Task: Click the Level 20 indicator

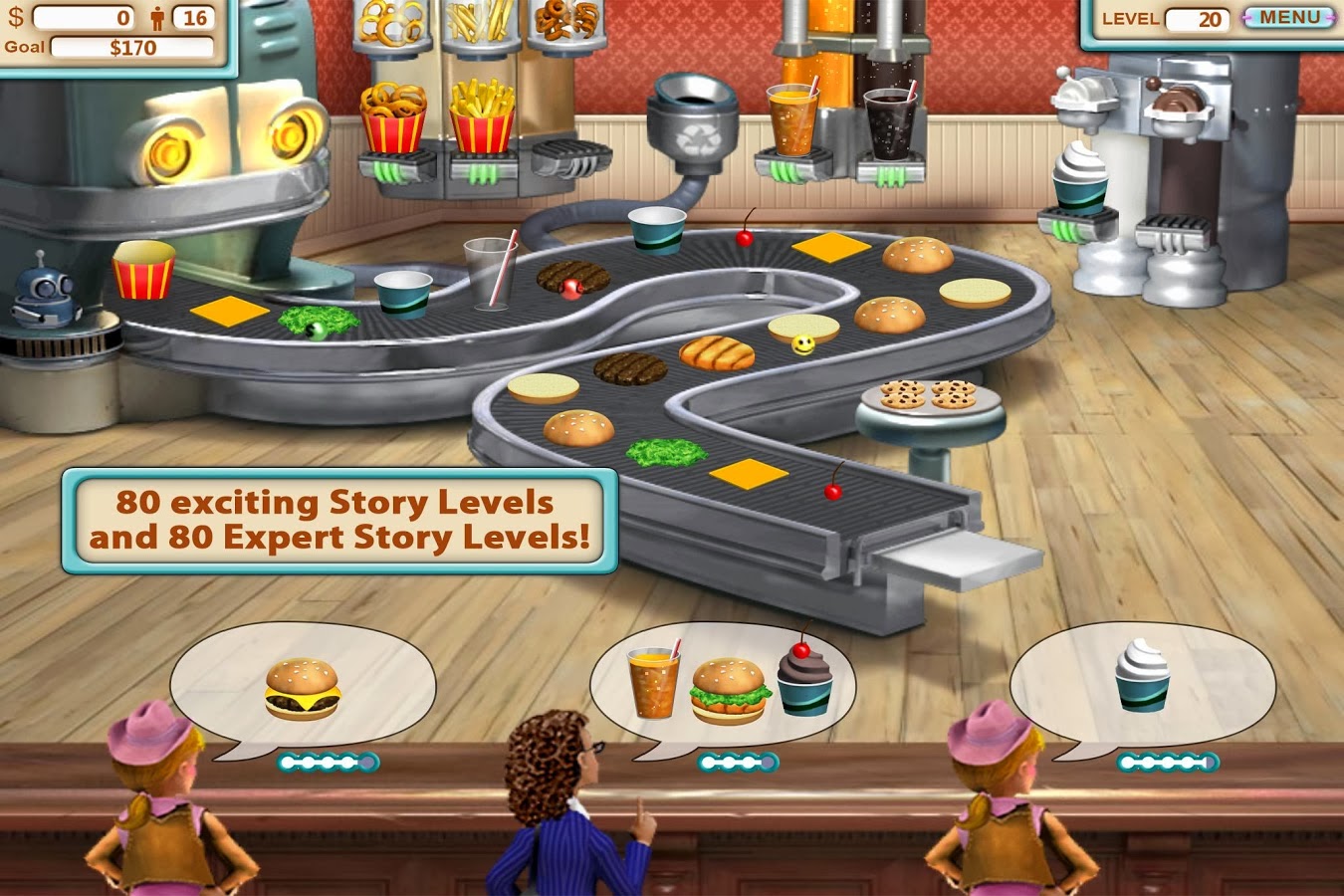Action: click(x=1202, y=17)
